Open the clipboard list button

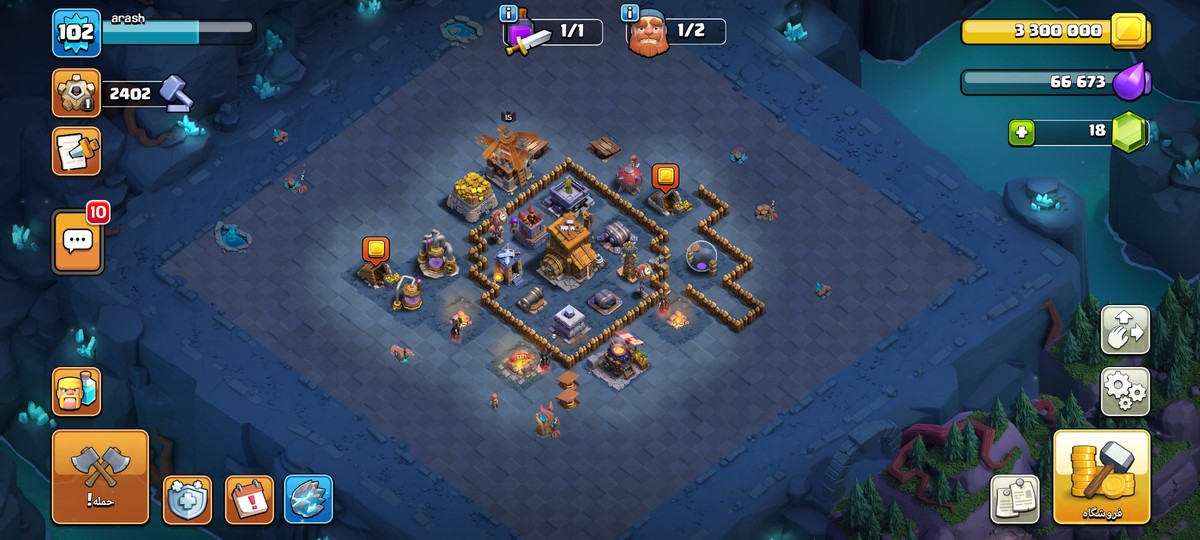pyautogui.click(x=1015, y=499)
